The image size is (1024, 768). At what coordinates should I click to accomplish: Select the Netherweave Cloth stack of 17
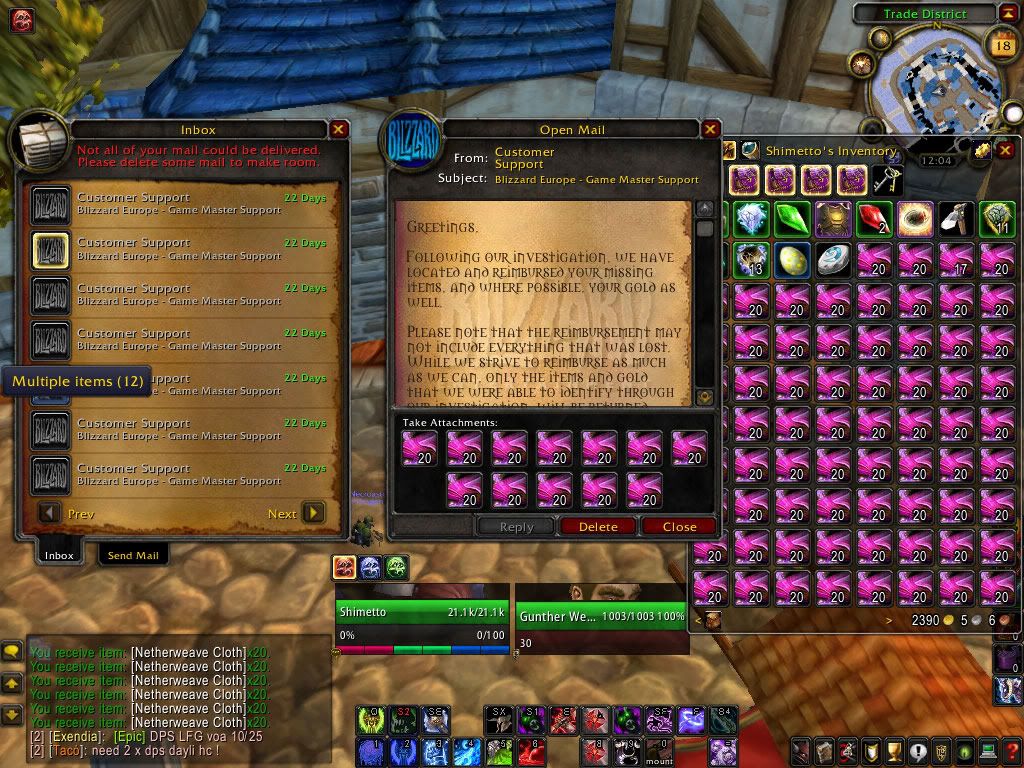point(955,260)
